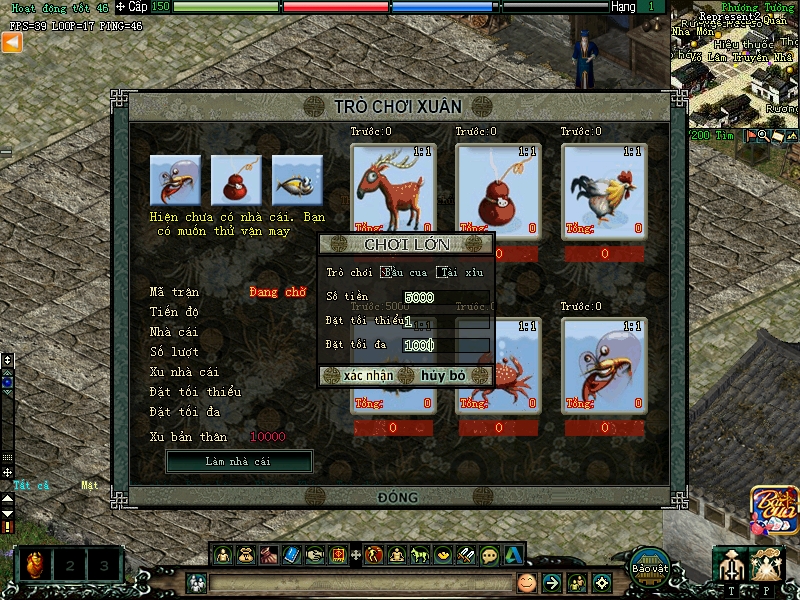Choose the Tài xỉu game option
Screen dimensions: 800x600
click(x=442, y=272)
